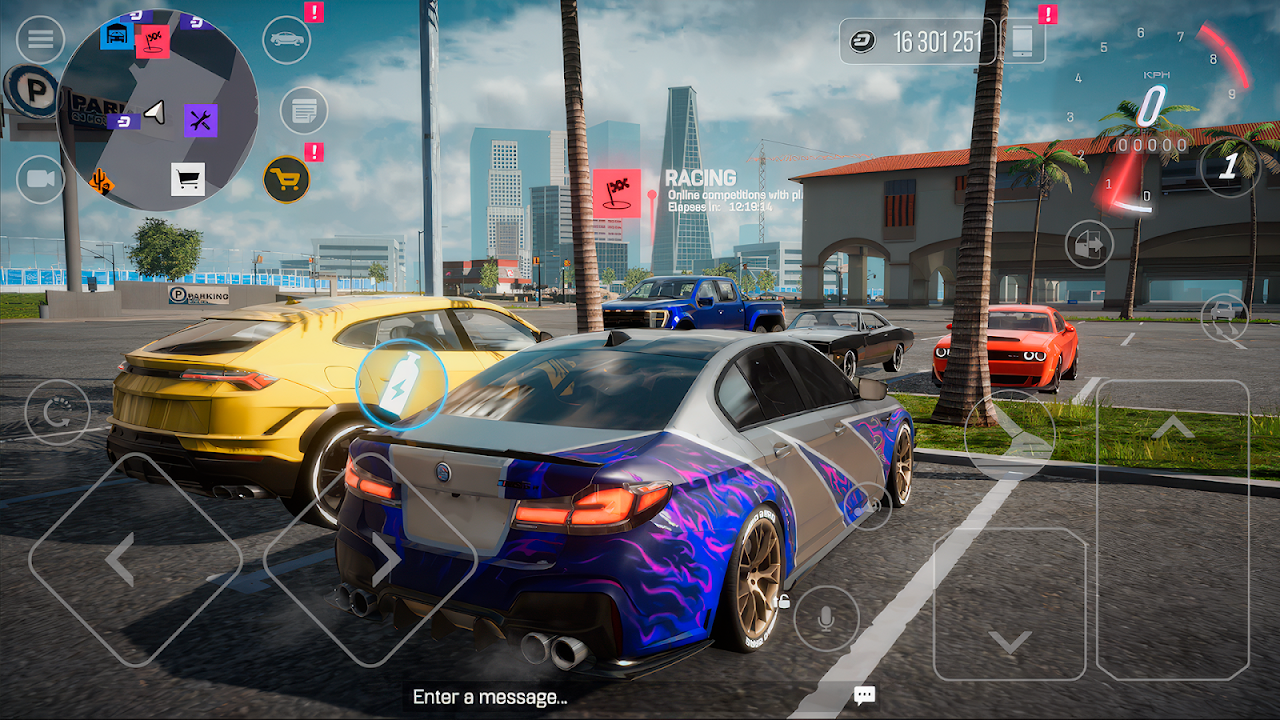
Task: Tap the circular reset car button
Action: tap(57, 412)
